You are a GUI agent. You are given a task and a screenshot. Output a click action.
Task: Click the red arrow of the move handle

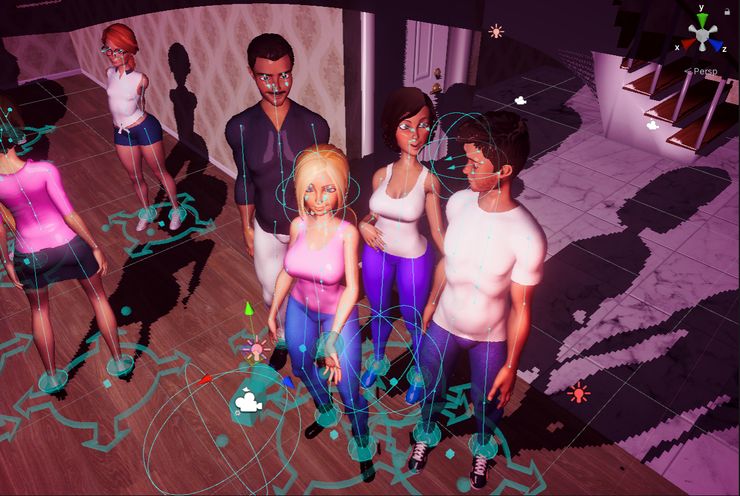click(x=206, y=380)
